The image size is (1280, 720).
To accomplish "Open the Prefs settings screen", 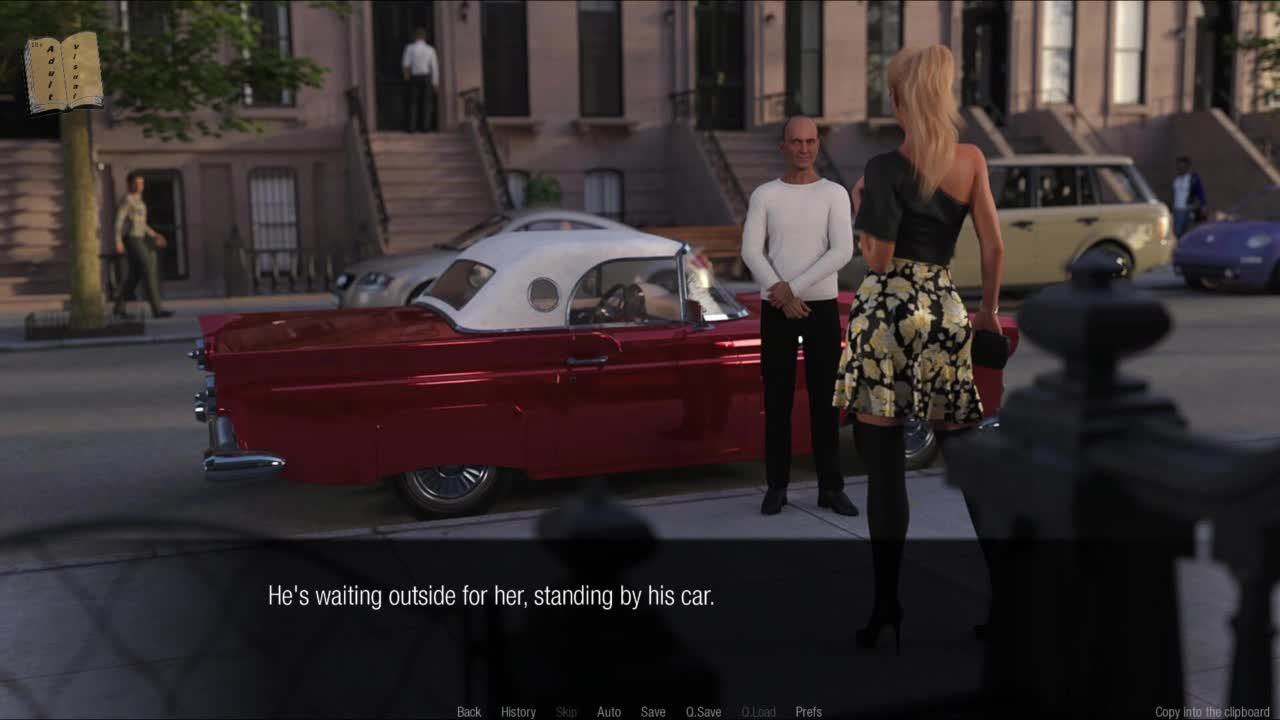I will point(808,712).
